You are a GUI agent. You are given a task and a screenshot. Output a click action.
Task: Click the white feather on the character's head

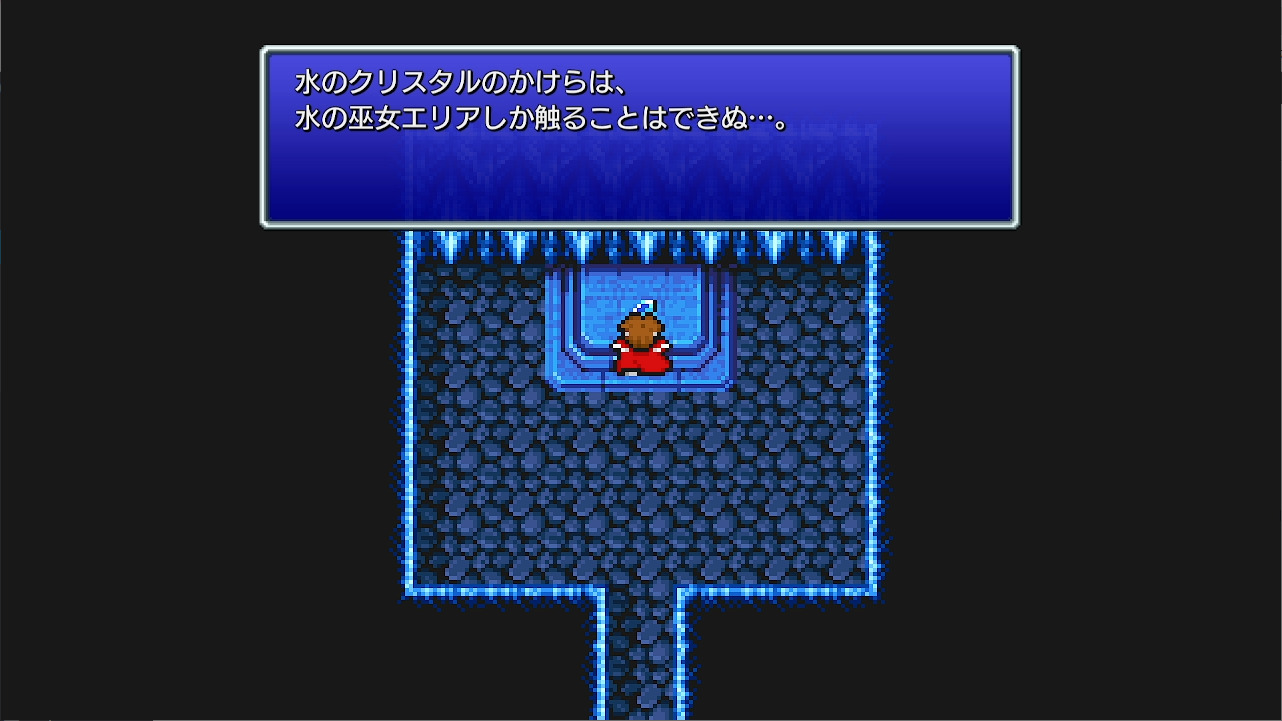[x=643, y=305]
